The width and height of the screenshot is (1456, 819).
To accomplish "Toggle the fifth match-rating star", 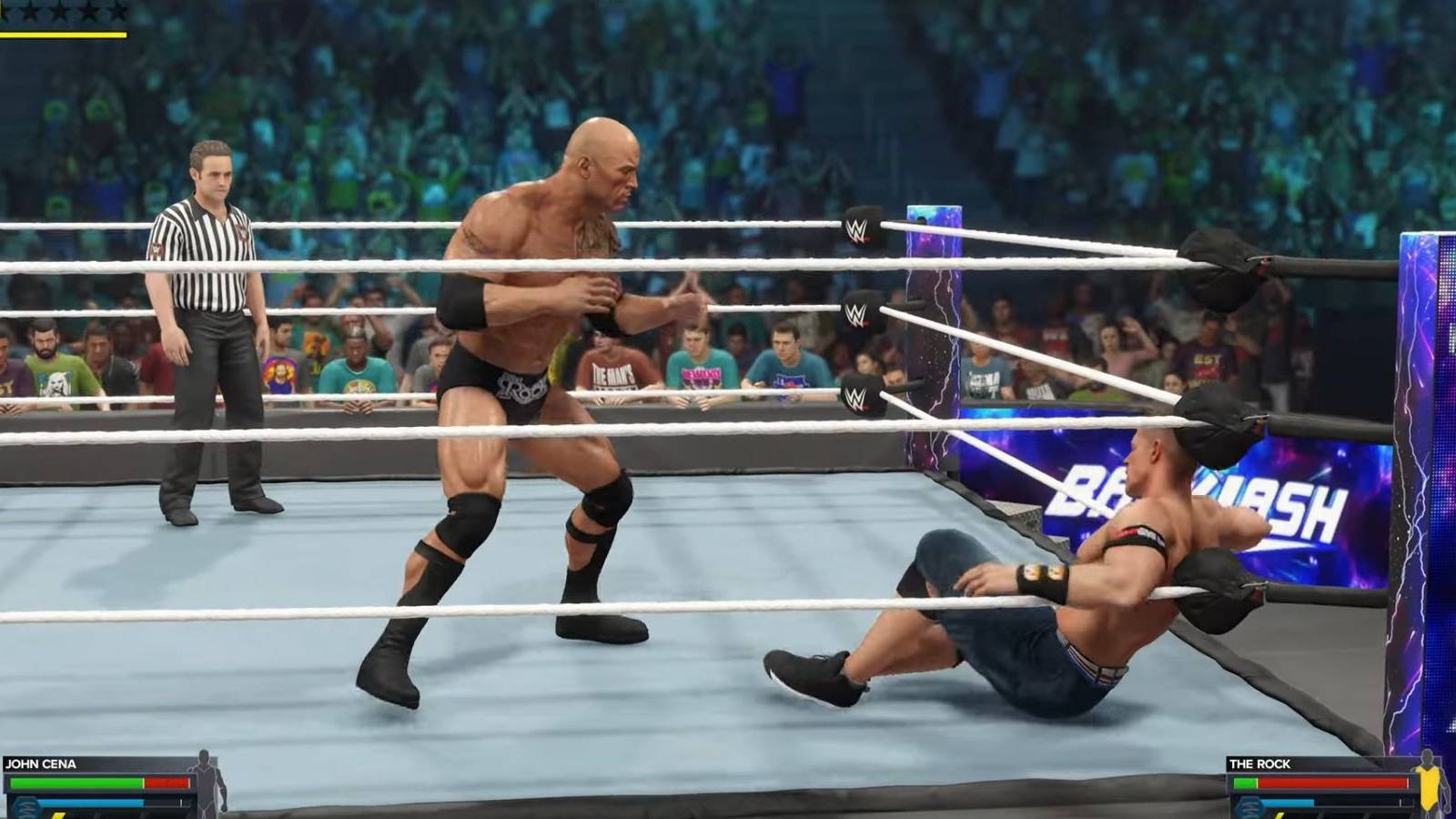I will coord(116,12).
